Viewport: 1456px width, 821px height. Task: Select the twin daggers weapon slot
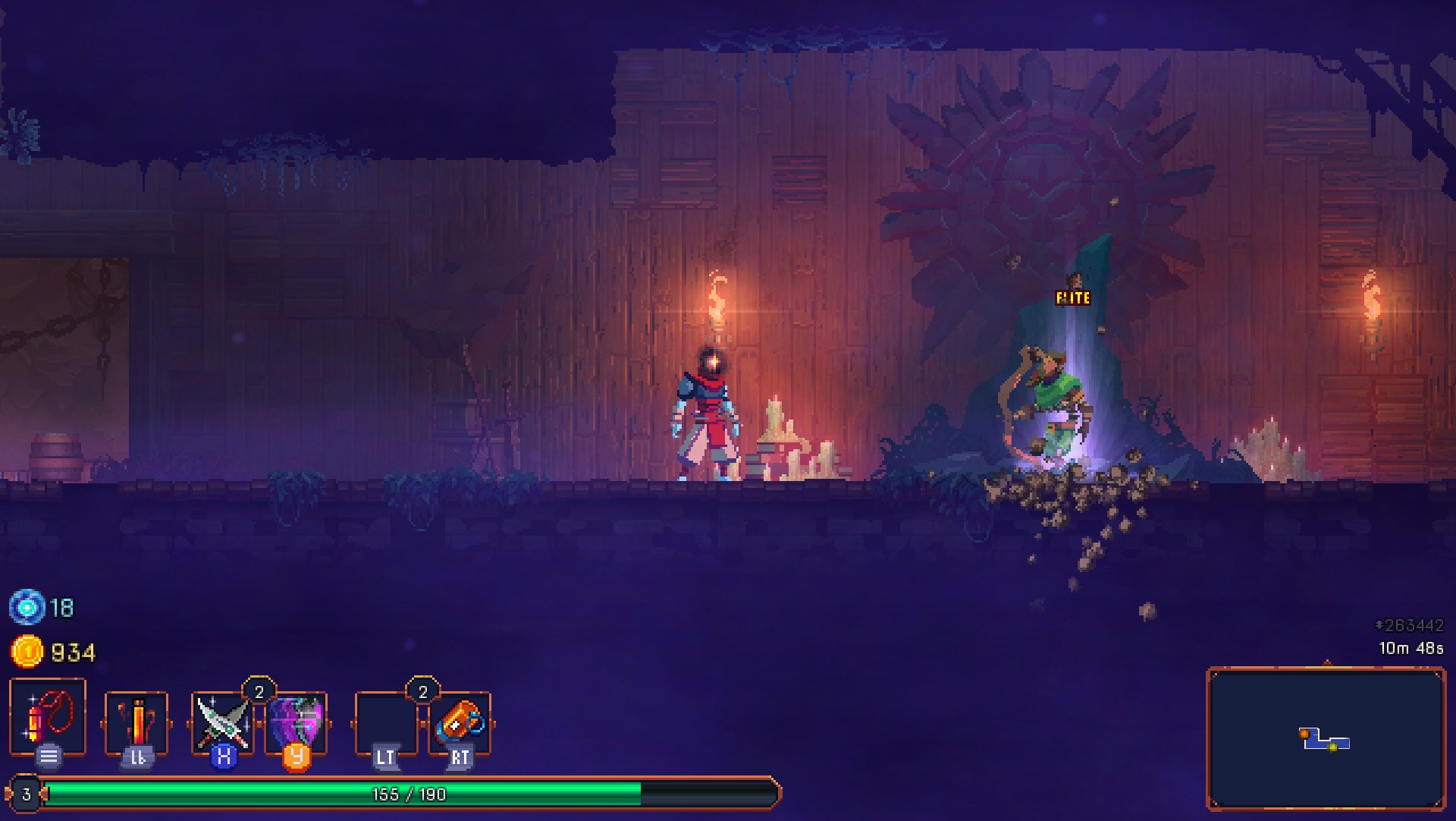point(222,719)
